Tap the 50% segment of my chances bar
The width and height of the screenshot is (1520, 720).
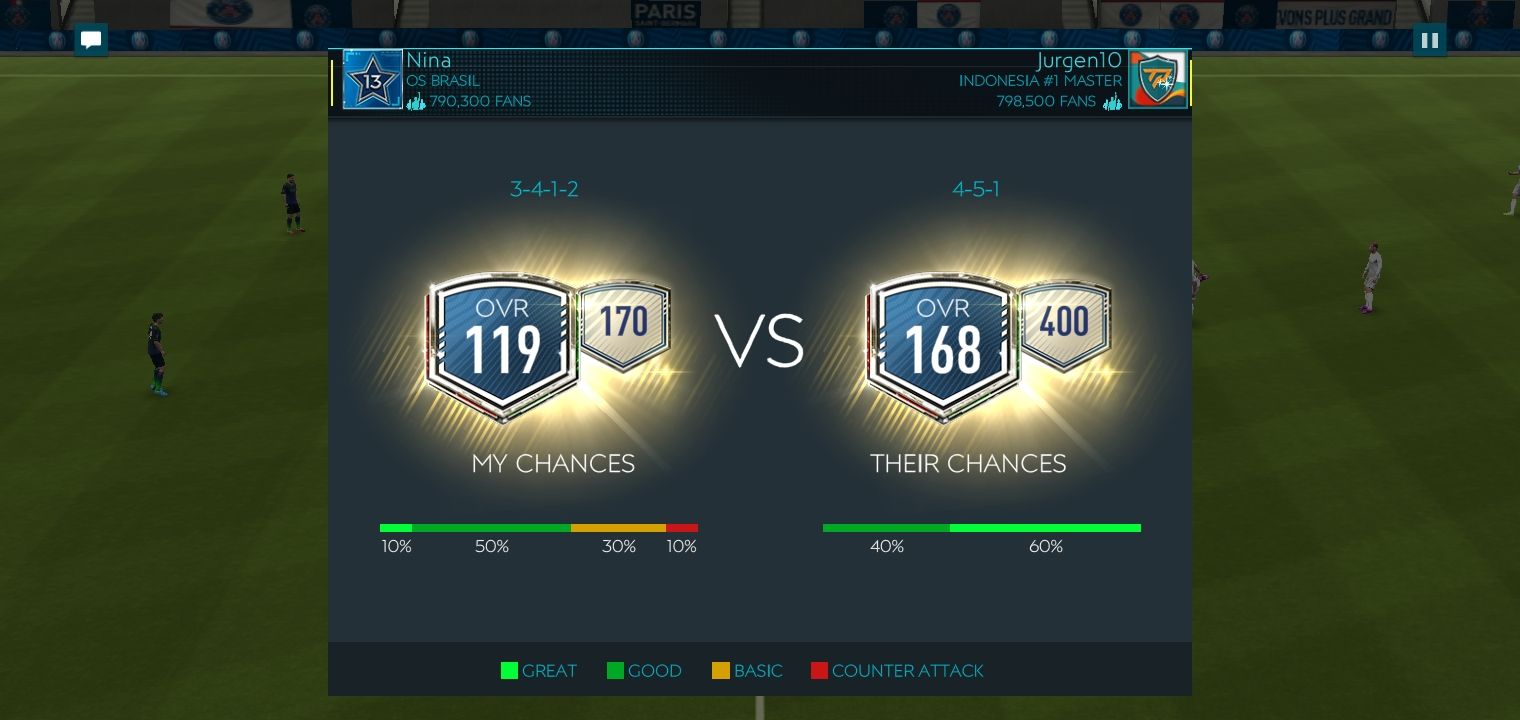(491, 528)
